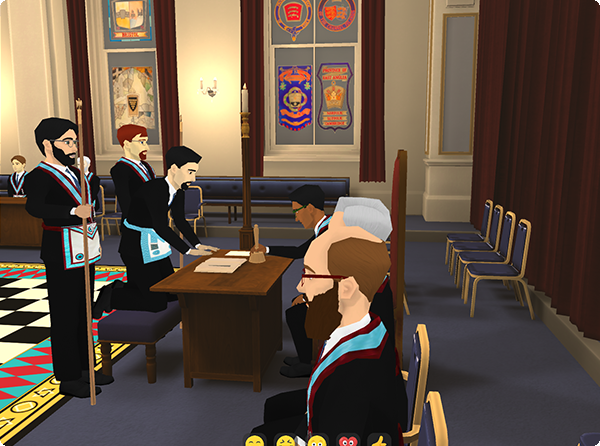Send the red heart emoji reaction
Image resolution: width=600 pixels, height=446 pixels.
click(x=348, y=441)
